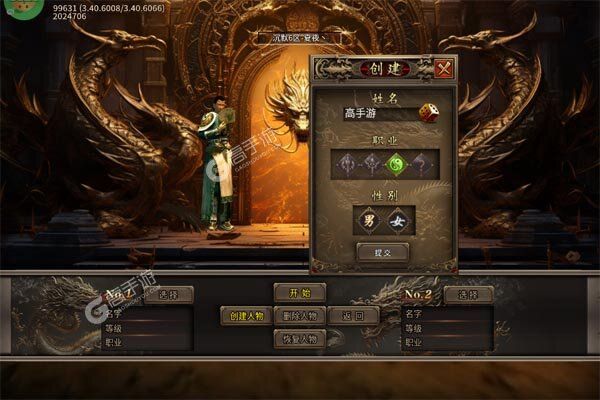This screenshot has height=400, width=600.
Task: Submit the character with 提交
Action: point(384,253)
